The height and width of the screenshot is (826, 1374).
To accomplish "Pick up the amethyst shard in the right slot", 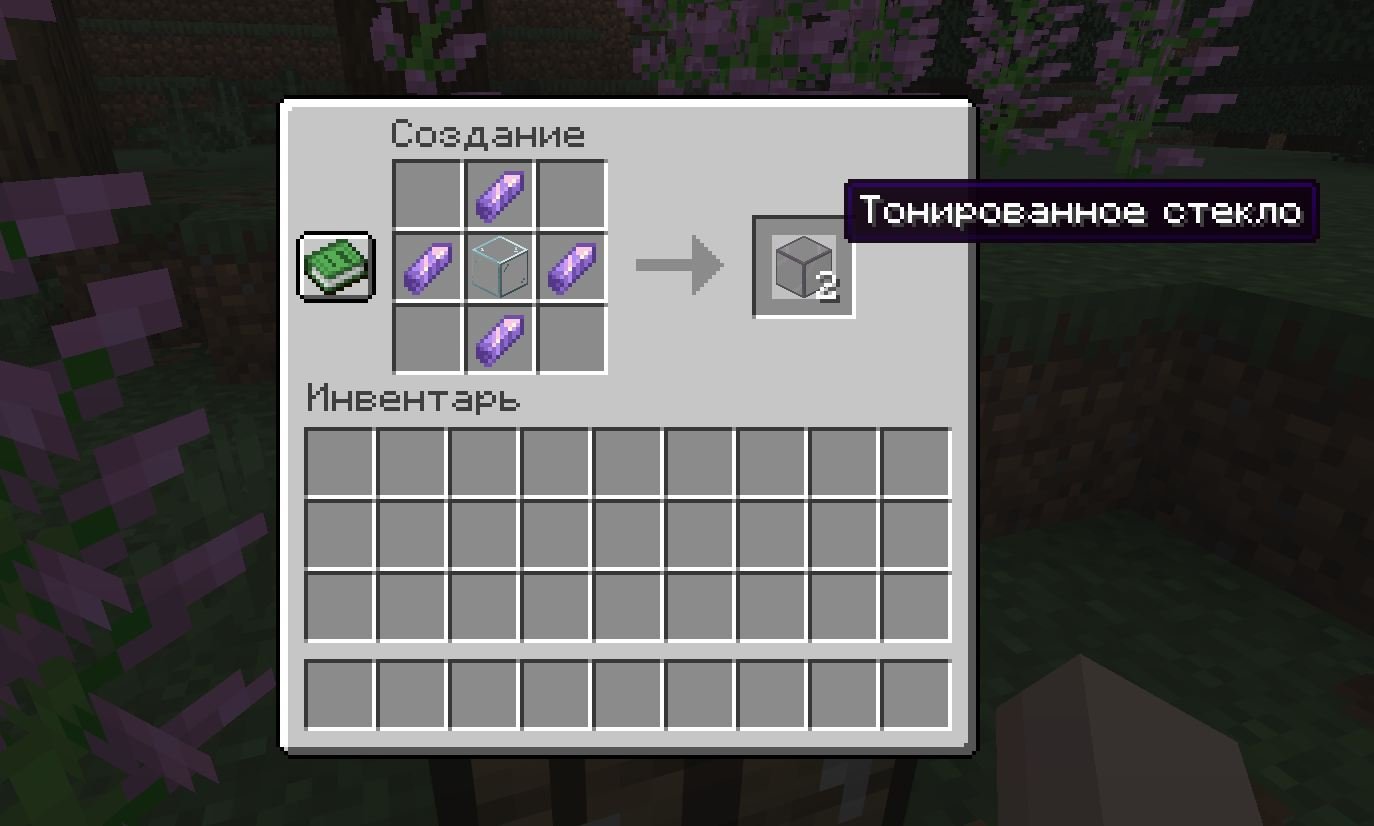I will tap(574, 267).
